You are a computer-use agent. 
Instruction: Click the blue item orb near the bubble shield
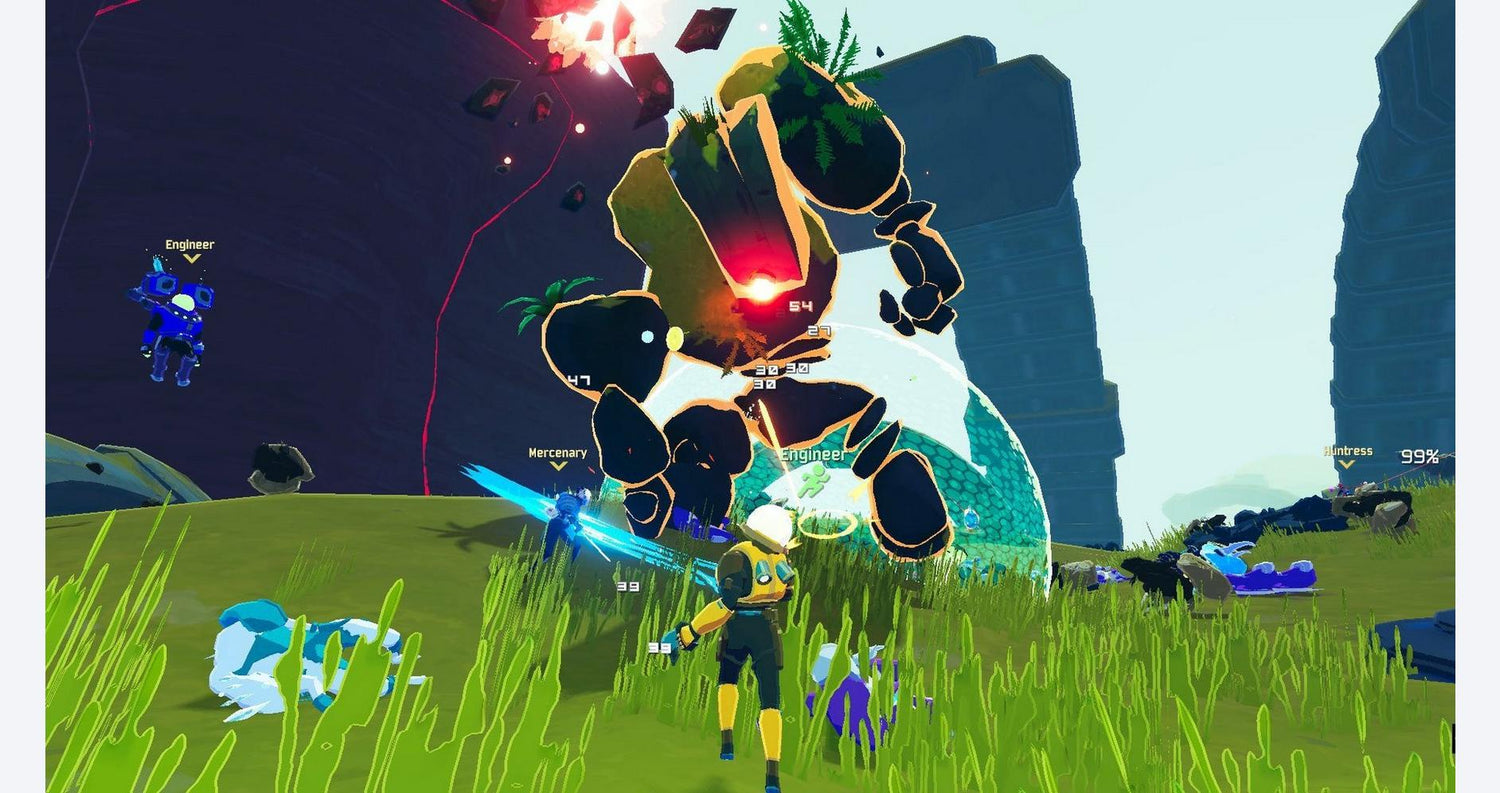click(x=971, y=521)
